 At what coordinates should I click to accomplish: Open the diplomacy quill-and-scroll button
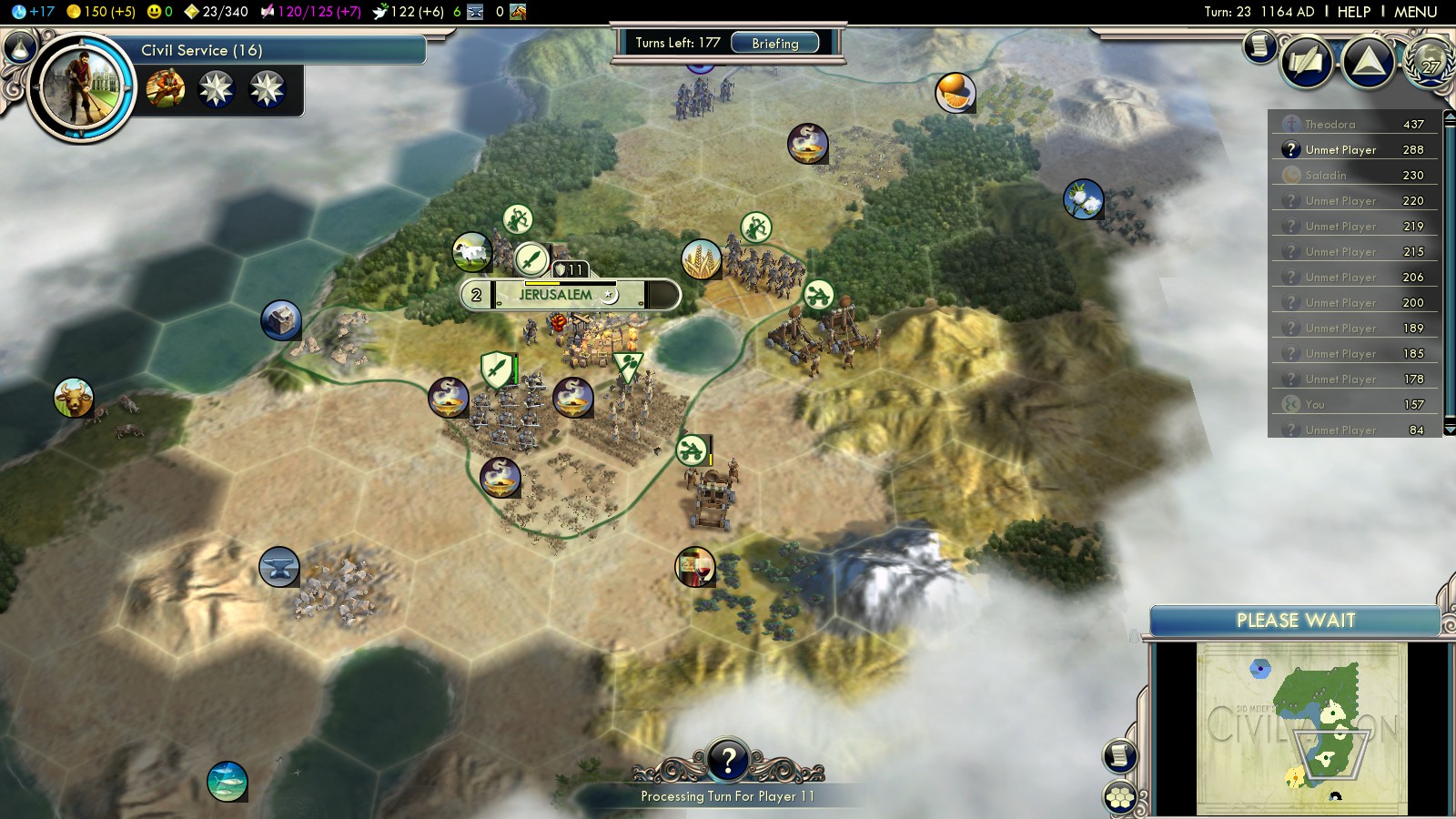coord(1307,63)
